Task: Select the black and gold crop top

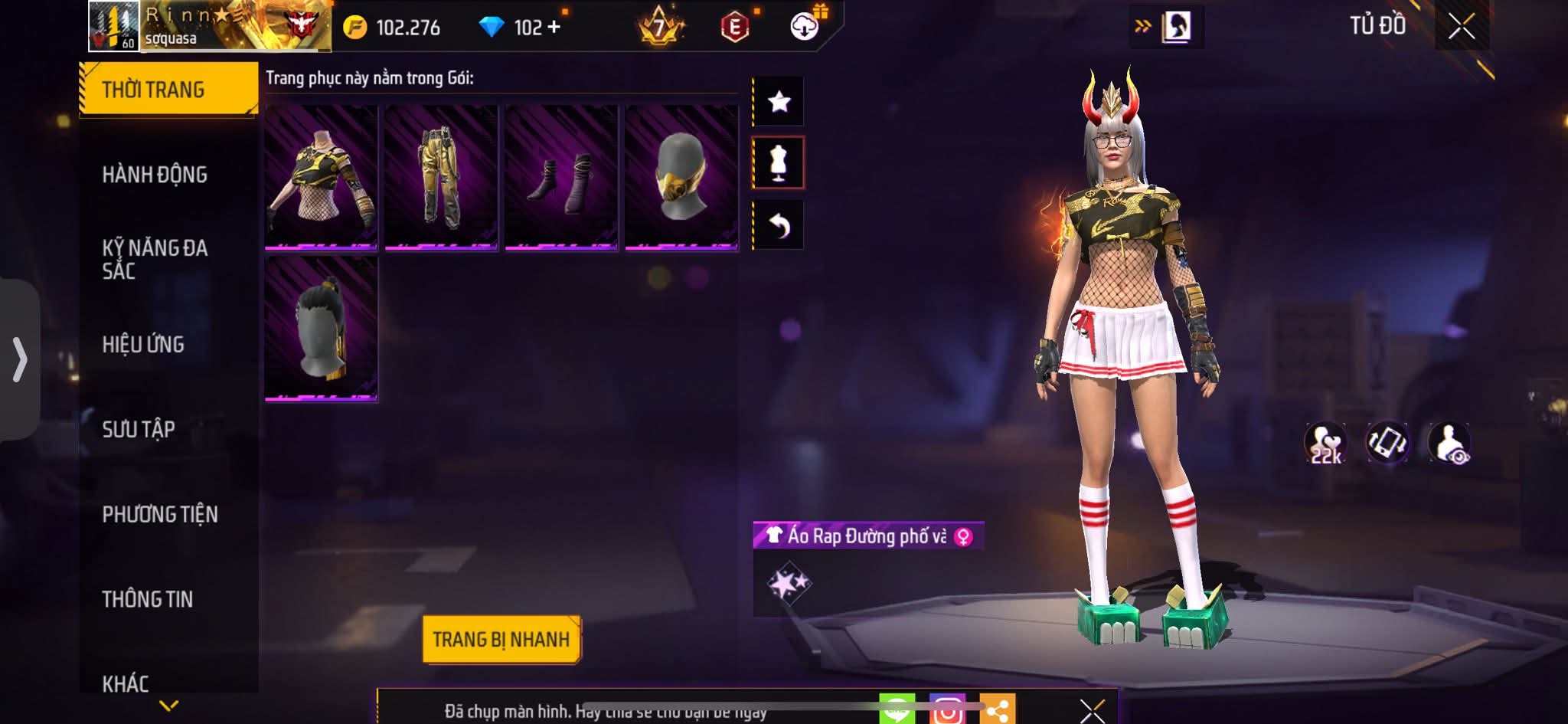Action: click(321, 178)
